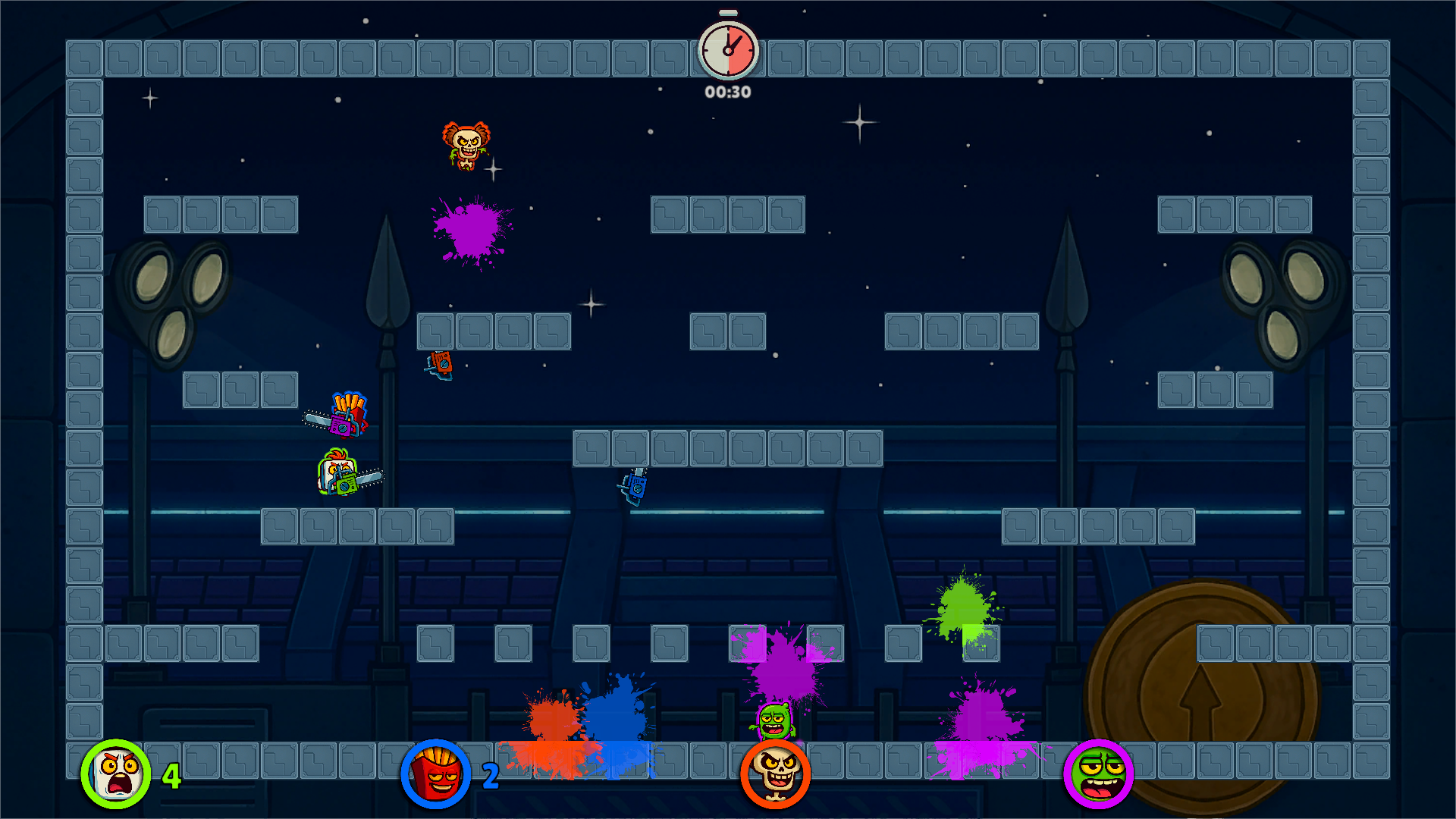Click the purple zombie player badge
This screenshot has width=1456, height=819.
(1099, 772)
